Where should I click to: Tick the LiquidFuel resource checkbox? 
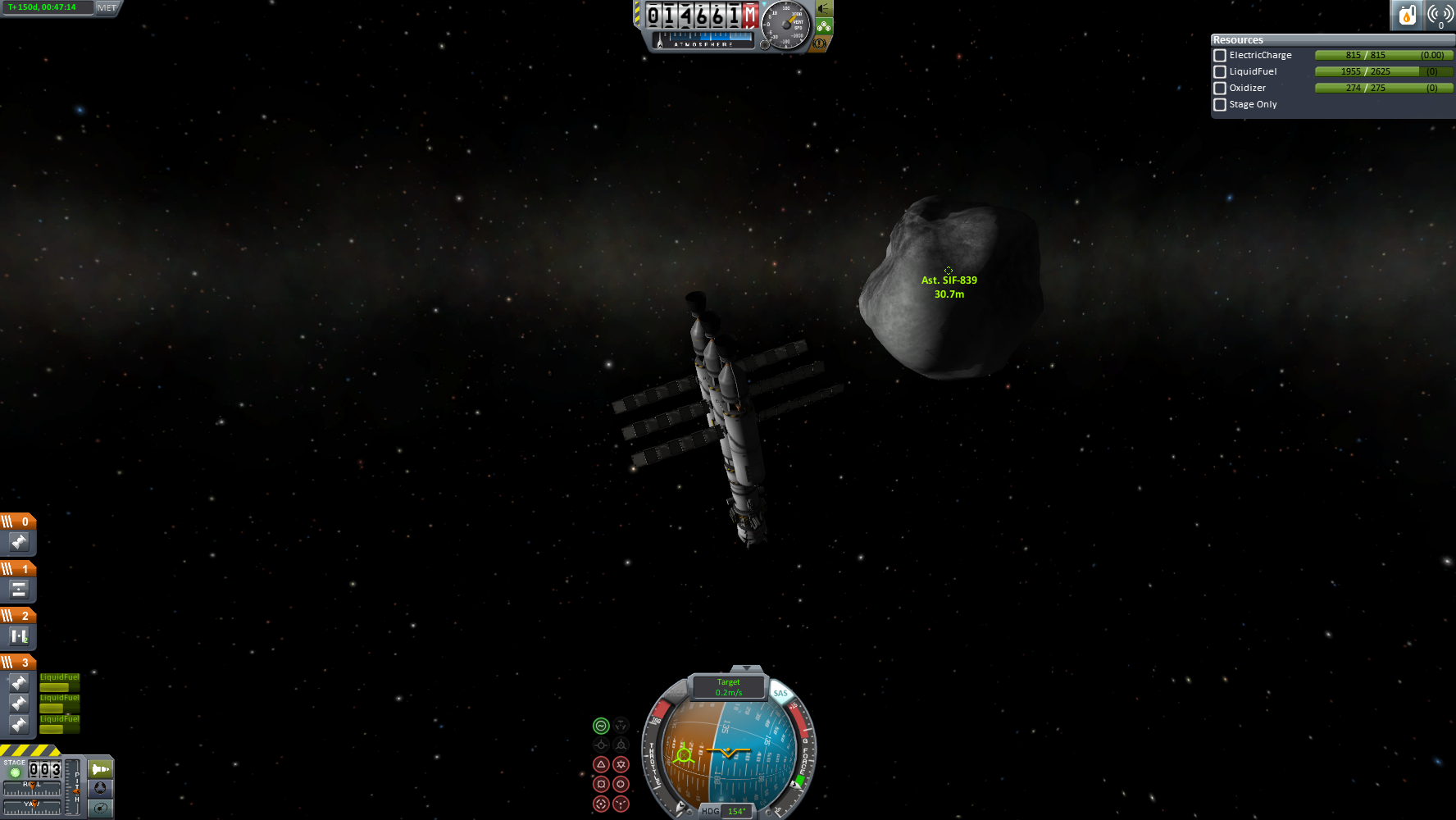click(x=1220, y=72)
